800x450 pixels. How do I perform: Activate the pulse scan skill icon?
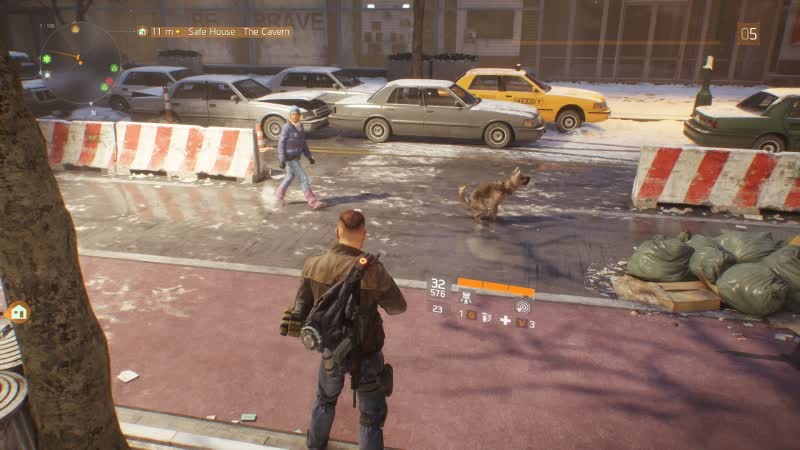coord(522,306)
